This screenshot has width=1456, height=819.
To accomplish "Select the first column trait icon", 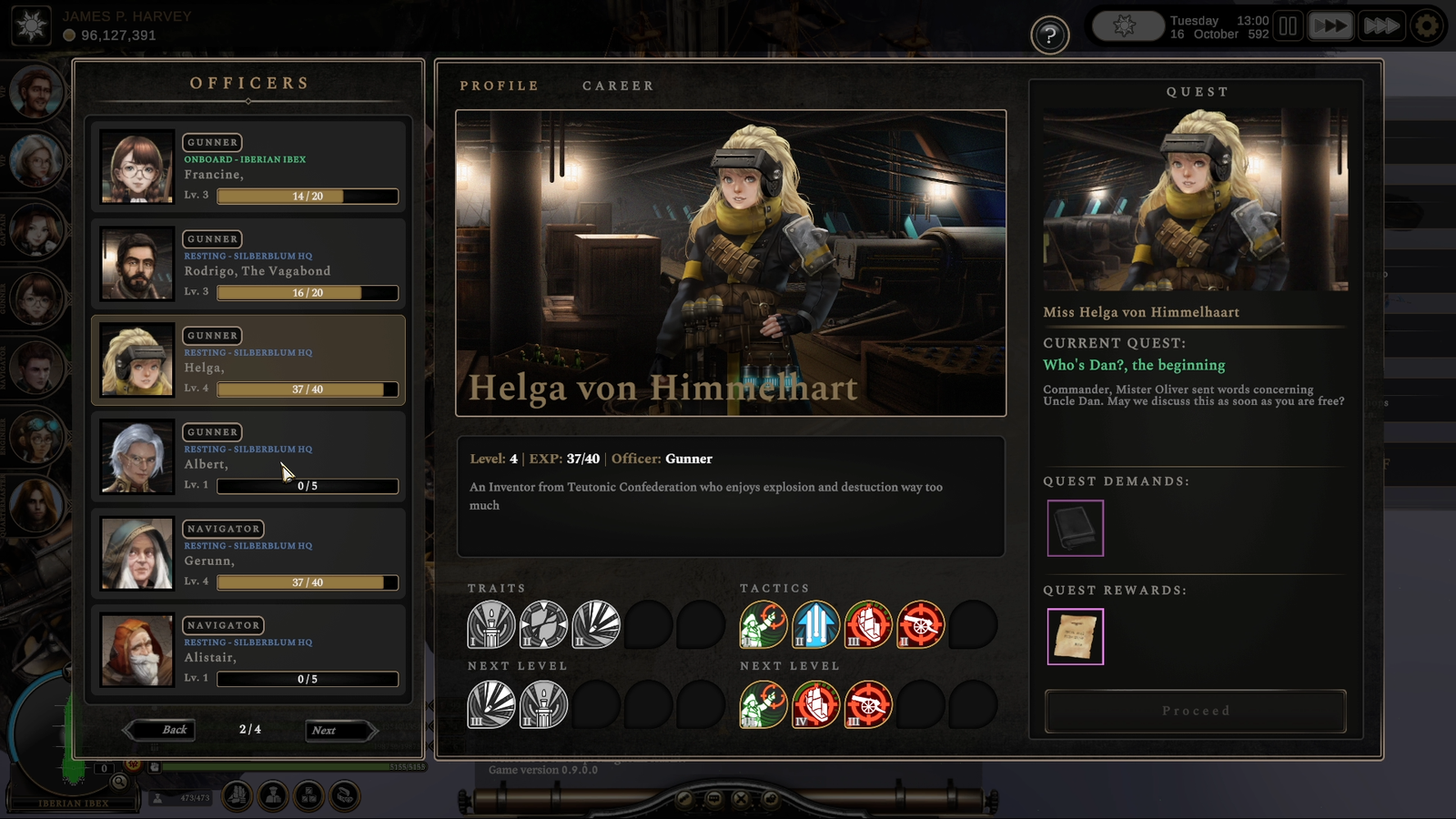I will pyautogui.click(x=490, y=625).
